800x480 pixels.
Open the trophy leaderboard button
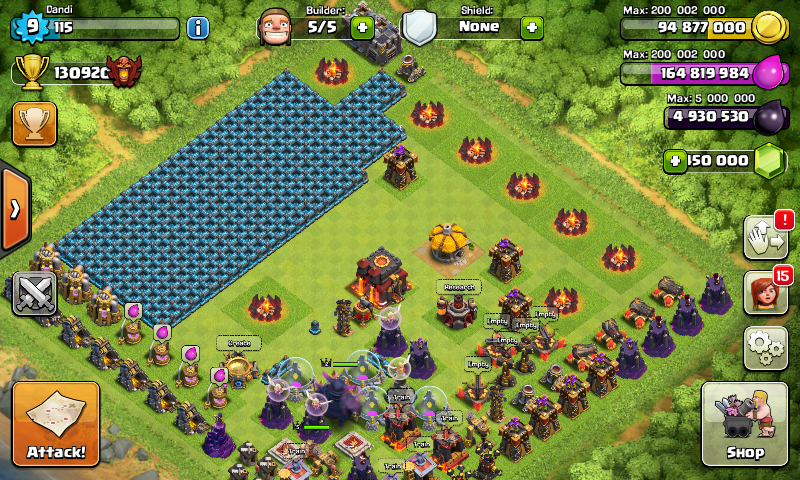(x=34, y=123)
